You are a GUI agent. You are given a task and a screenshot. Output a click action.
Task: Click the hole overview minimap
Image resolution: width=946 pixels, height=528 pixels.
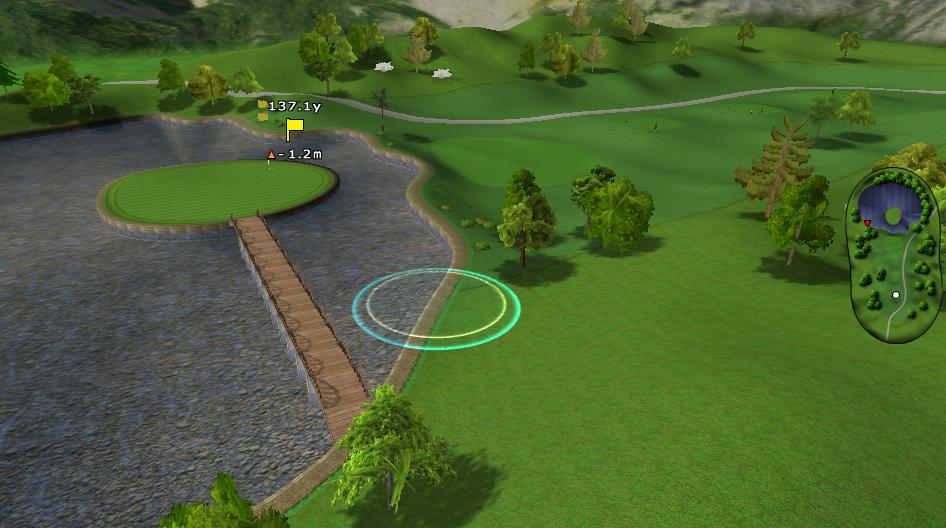tap(893, 258)
